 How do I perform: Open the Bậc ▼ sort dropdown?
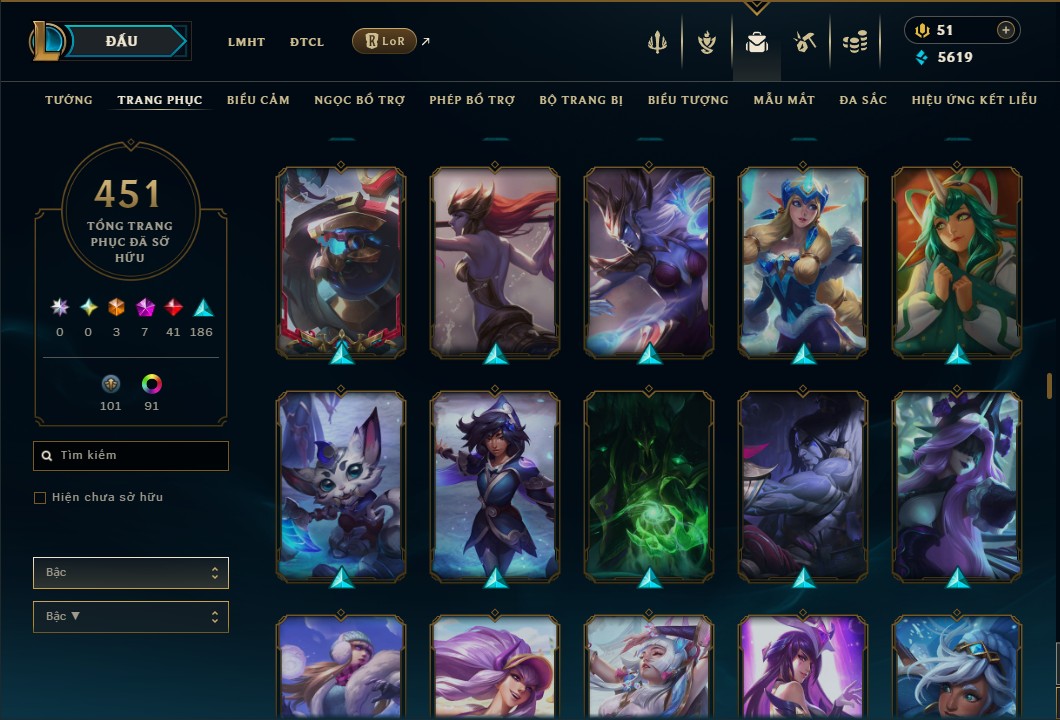(x=131, y=617)
